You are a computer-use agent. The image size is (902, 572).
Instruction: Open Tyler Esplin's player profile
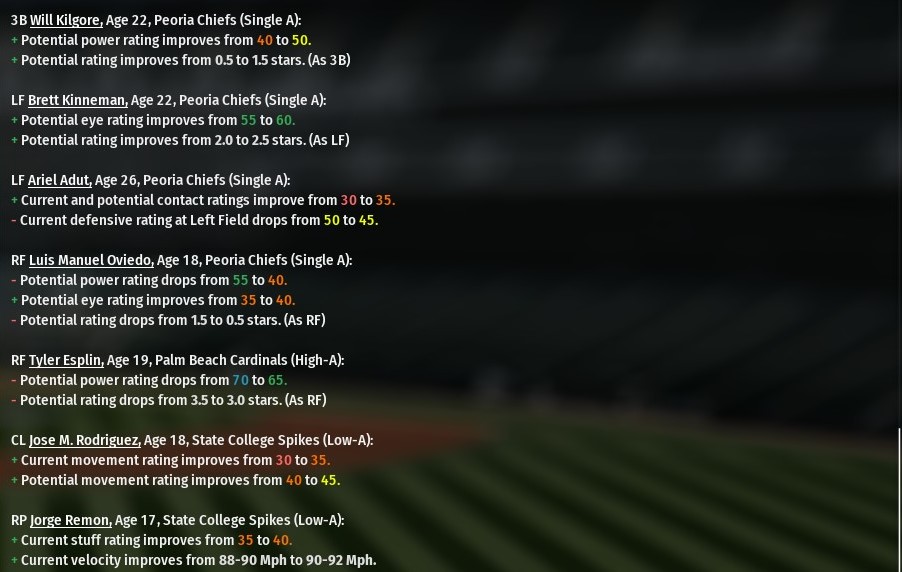point(65,360)
